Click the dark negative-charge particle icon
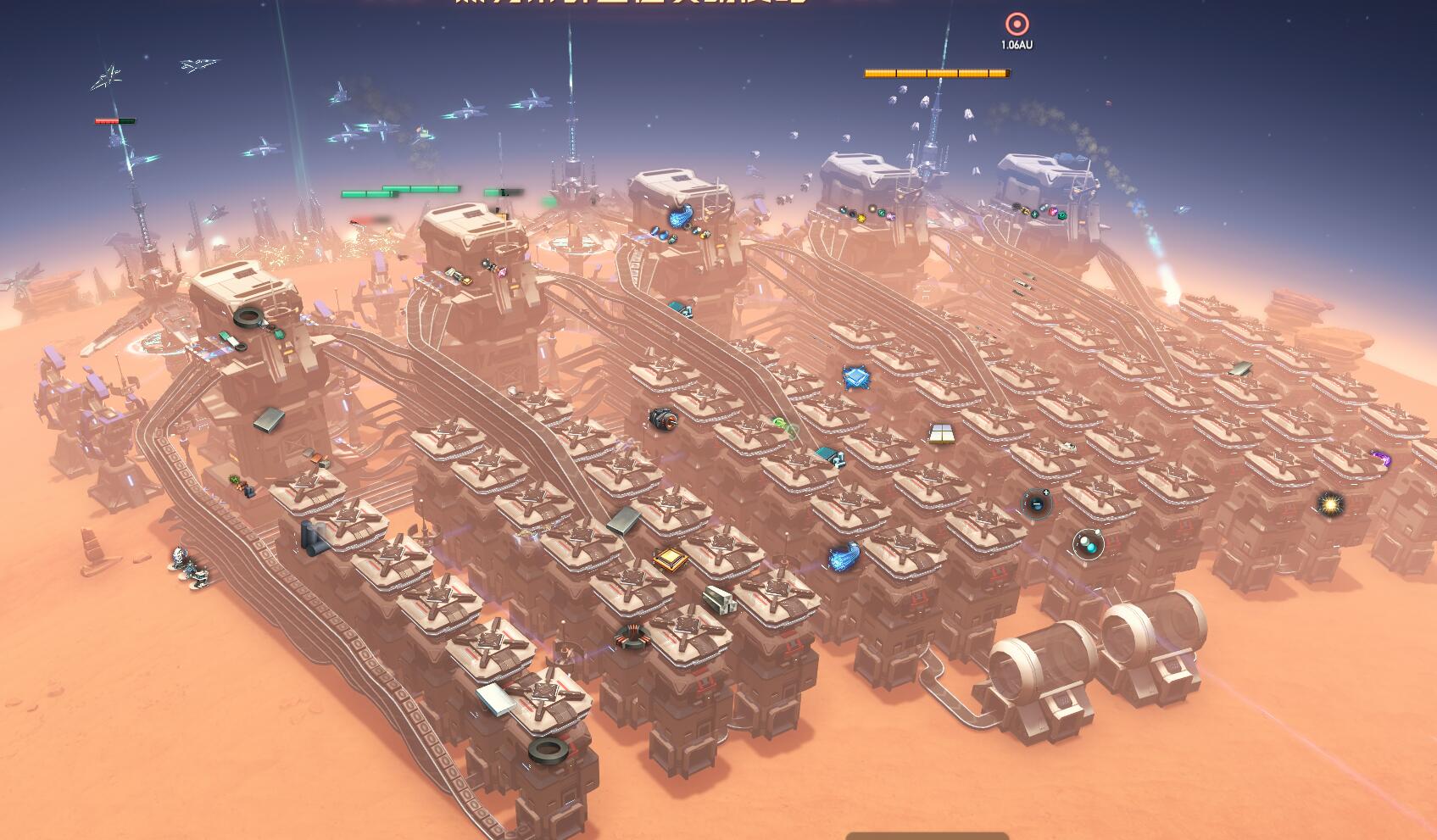The height and width of the screenshot is (840, 1437). (1036, 503)
